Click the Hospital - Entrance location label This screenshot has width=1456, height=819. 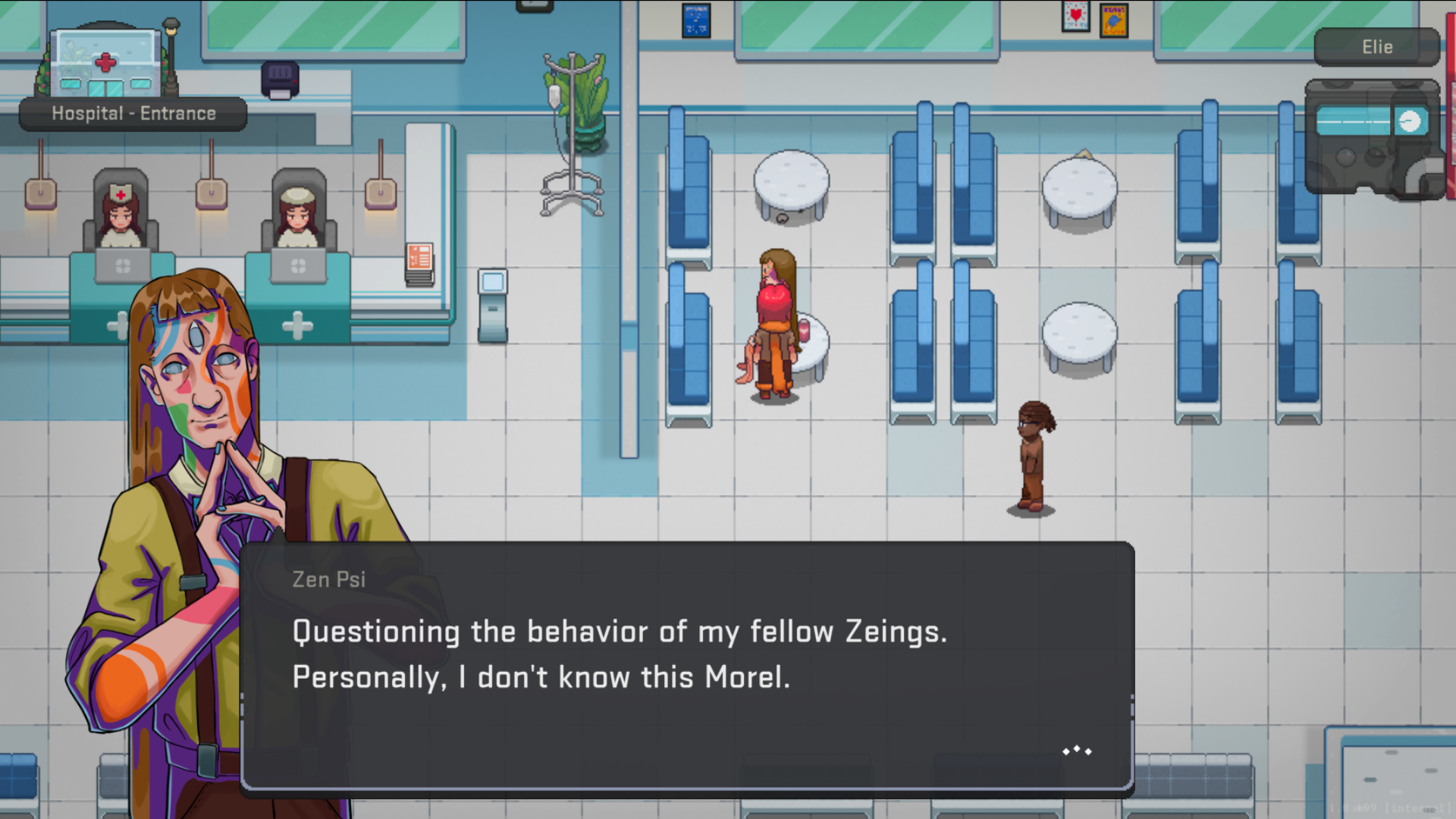pyautogui.click(x=133, y=114)
